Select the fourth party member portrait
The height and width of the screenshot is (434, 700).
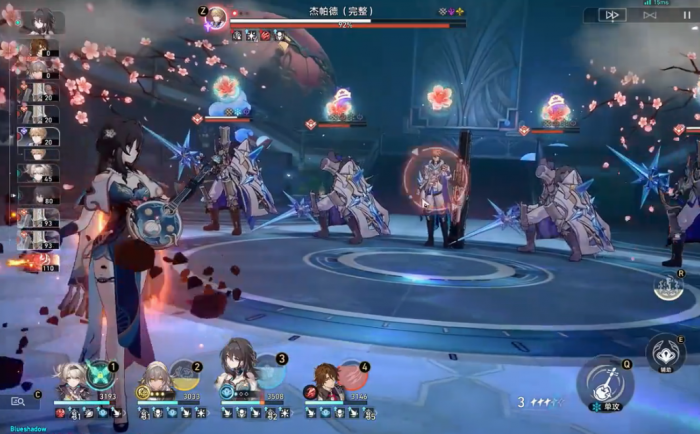pos(321,380)
